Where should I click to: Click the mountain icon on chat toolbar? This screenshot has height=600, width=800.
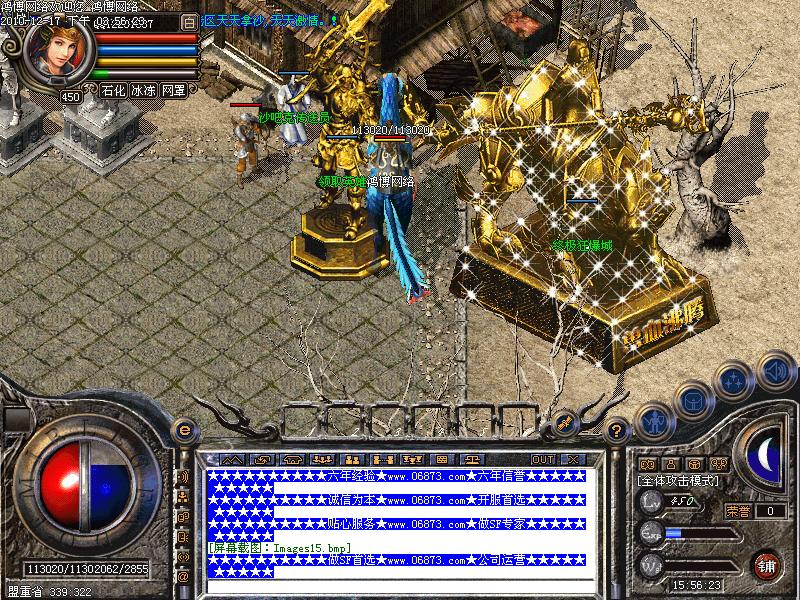232,459
